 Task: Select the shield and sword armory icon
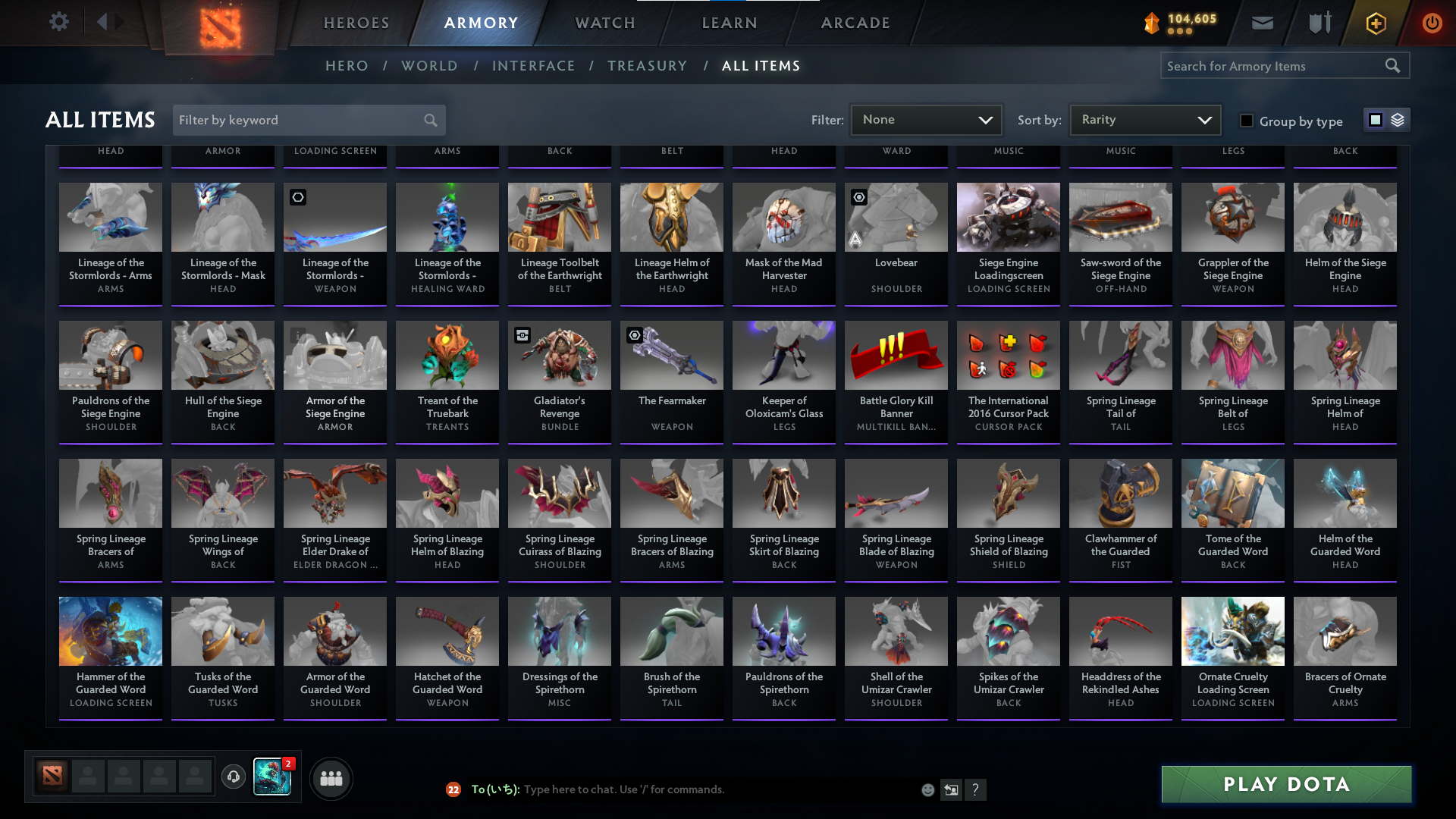(1319, 23)
